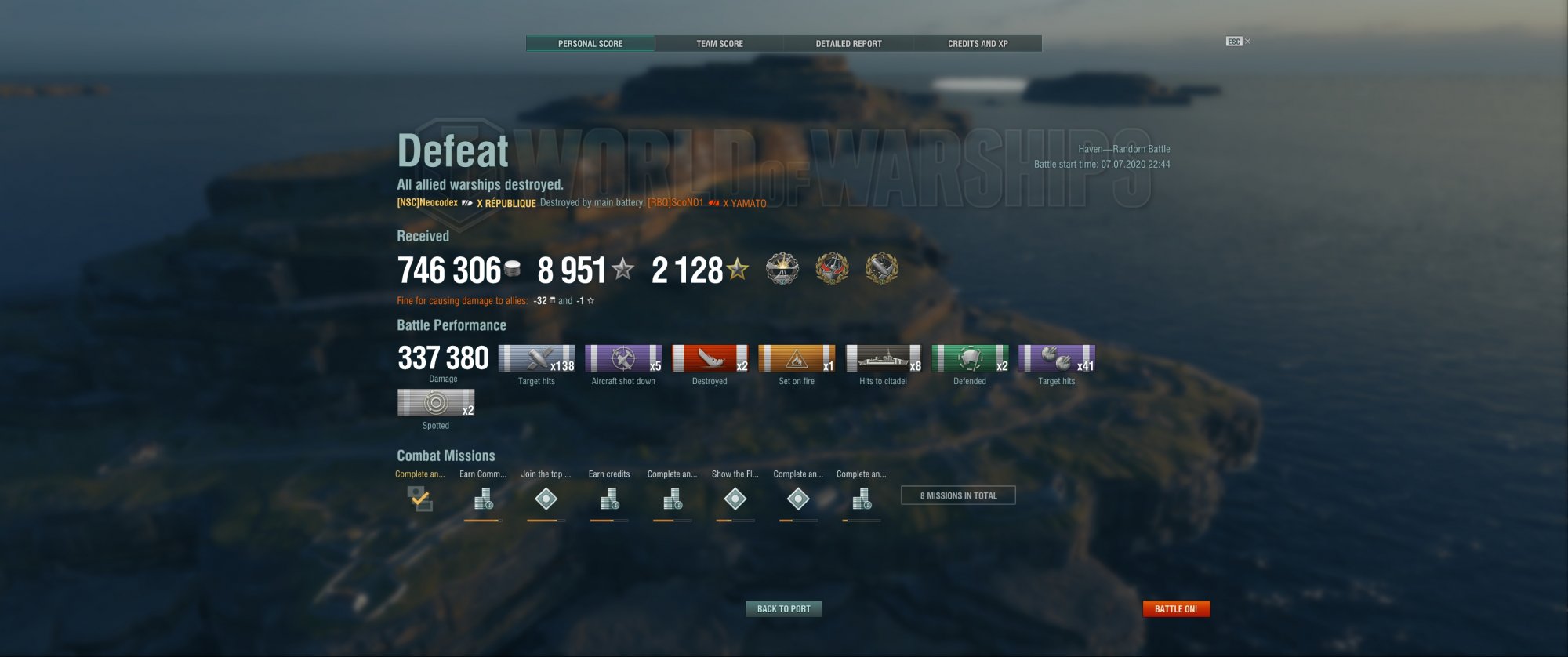The width and height of the screenshot is (1568, 657).
Task: Select the Personal Score tab
Action: click(x=590, y=44)
